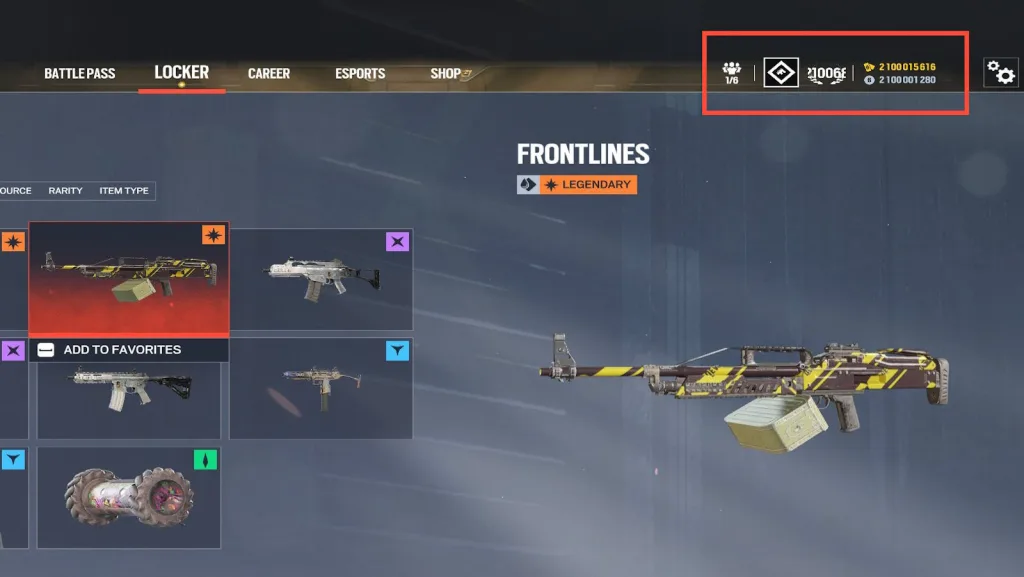Filter skins by Item Type
Image resolution: width=1024 pixels, height=577 pixels.
click(x=123, y=191)
